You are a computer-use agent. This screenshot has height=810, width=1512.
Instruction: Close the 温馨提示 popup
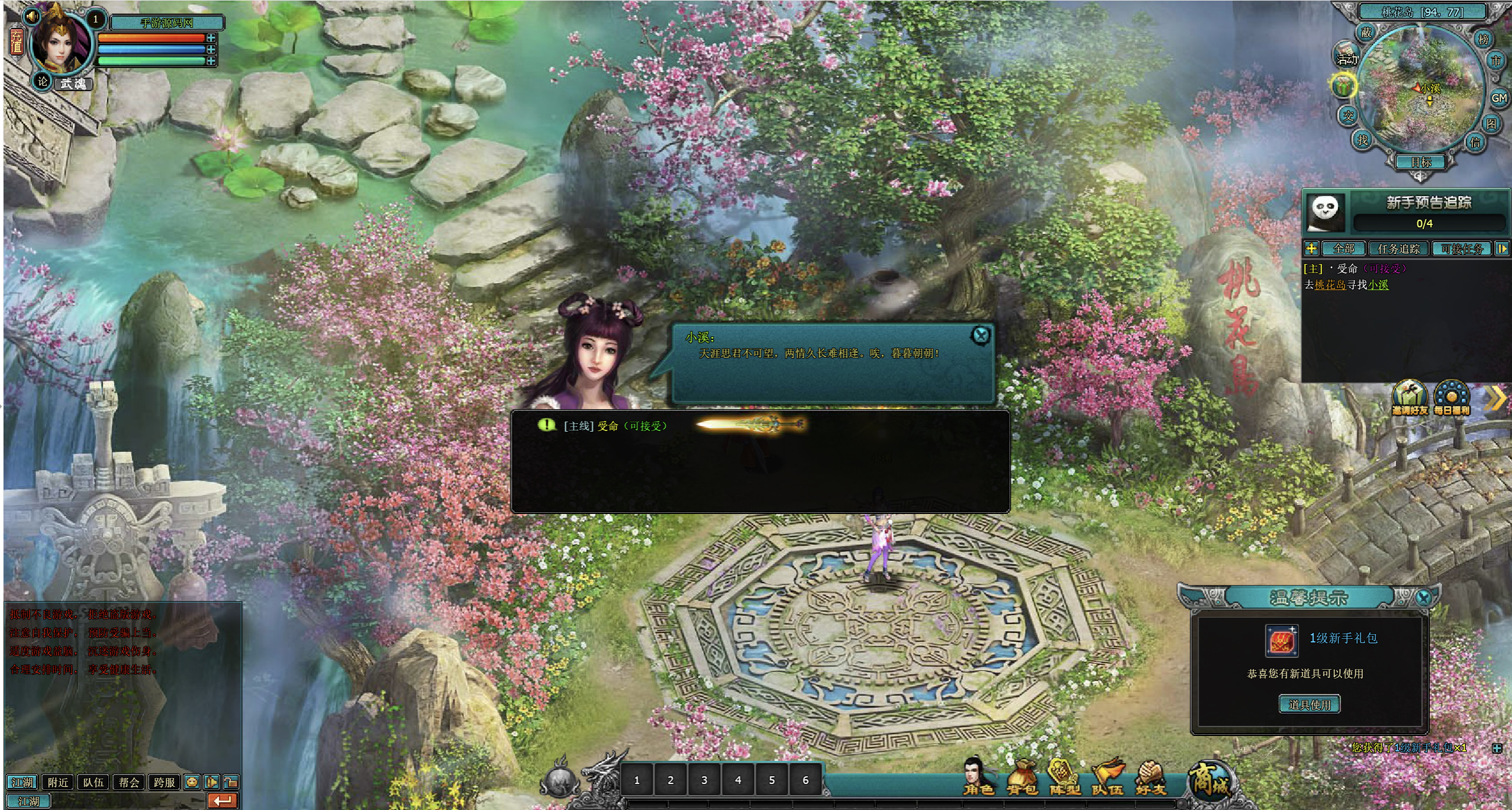click(1424, 597)
